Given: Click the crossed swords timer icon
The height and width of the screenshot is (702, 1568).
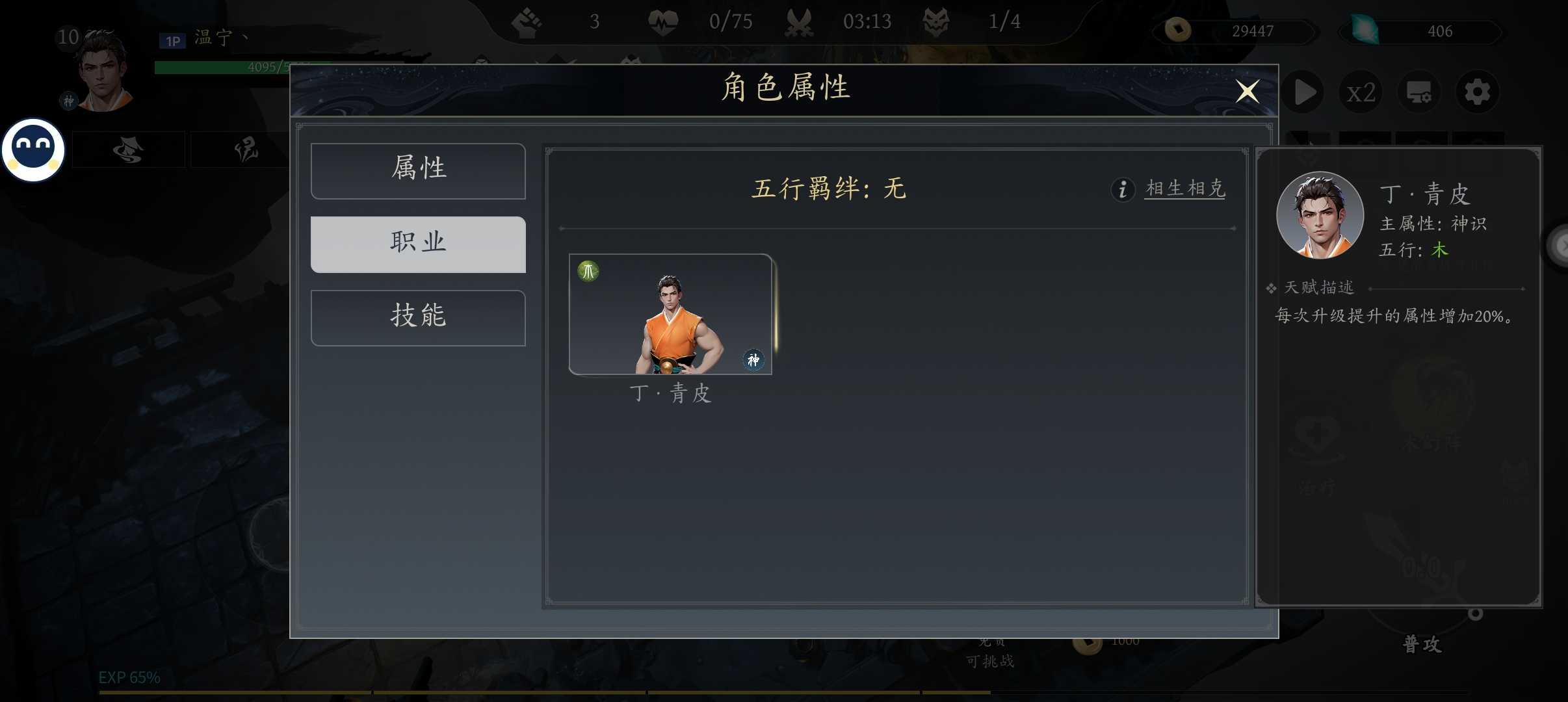Looking at the screenshot, I should tap(799, 21).
